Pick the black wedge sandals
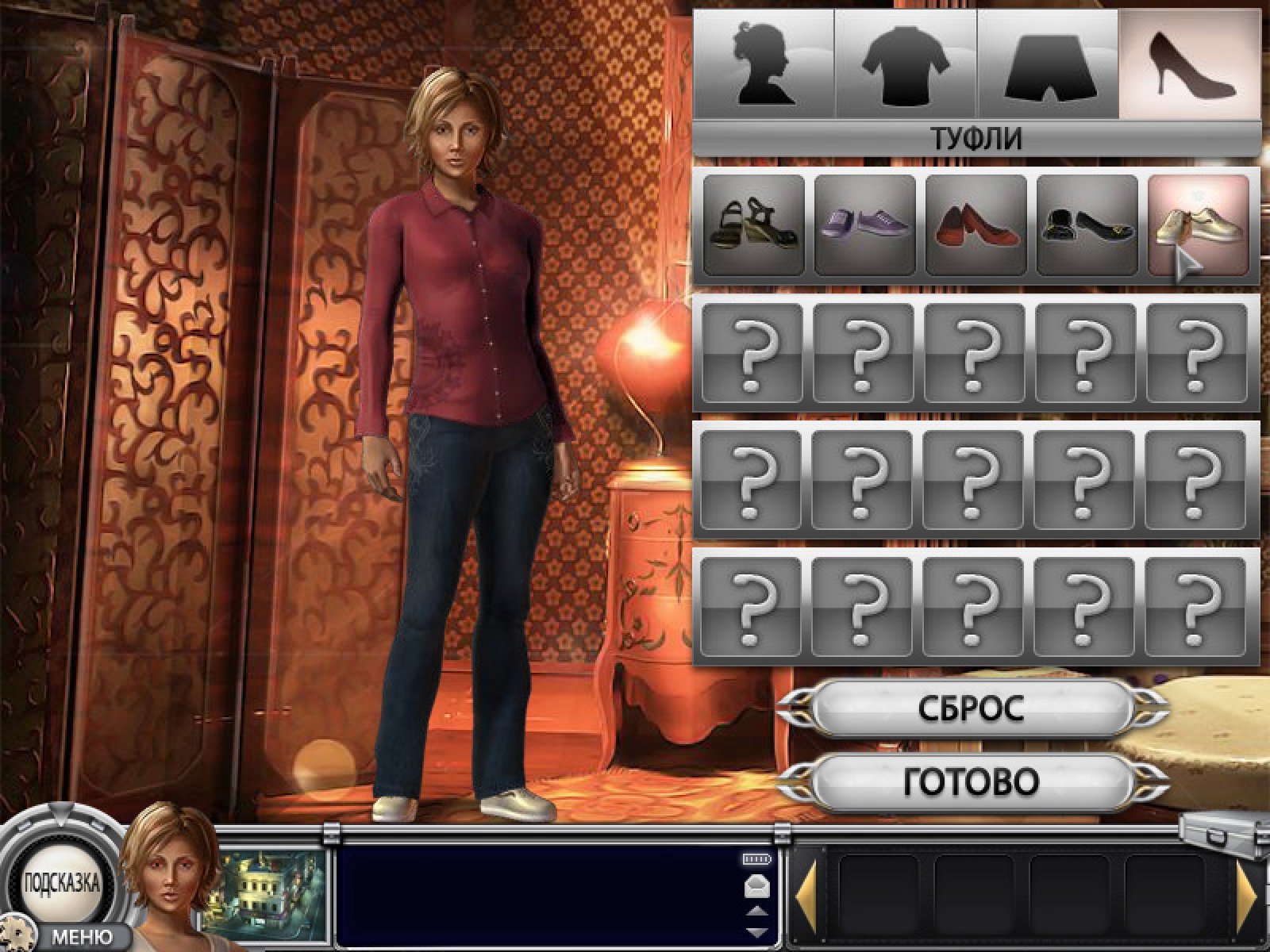The height and width of the screenshot is (952, 1270). point(753,225)
